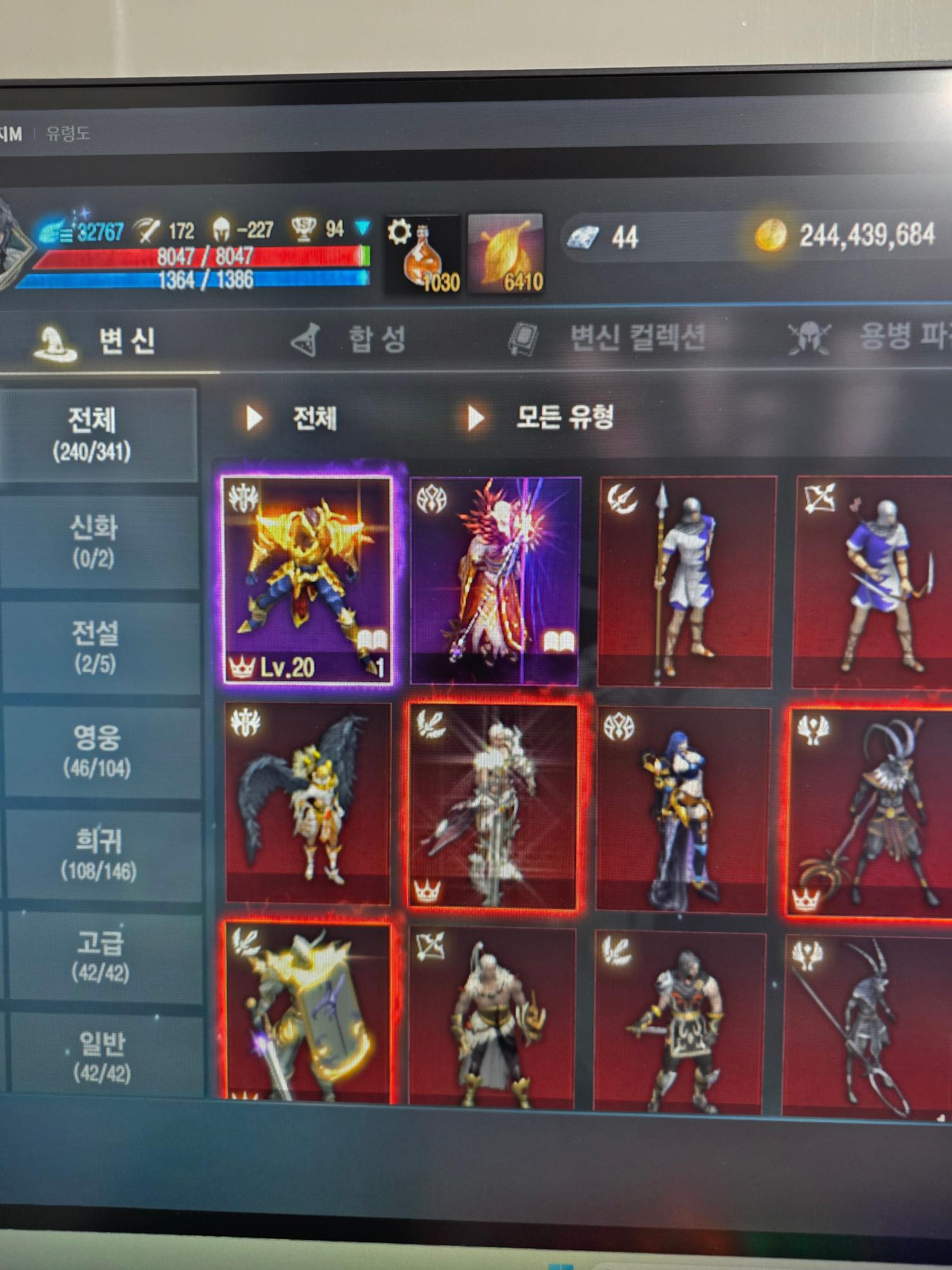Click the spear class icon on the warrior card

[621, 497]
